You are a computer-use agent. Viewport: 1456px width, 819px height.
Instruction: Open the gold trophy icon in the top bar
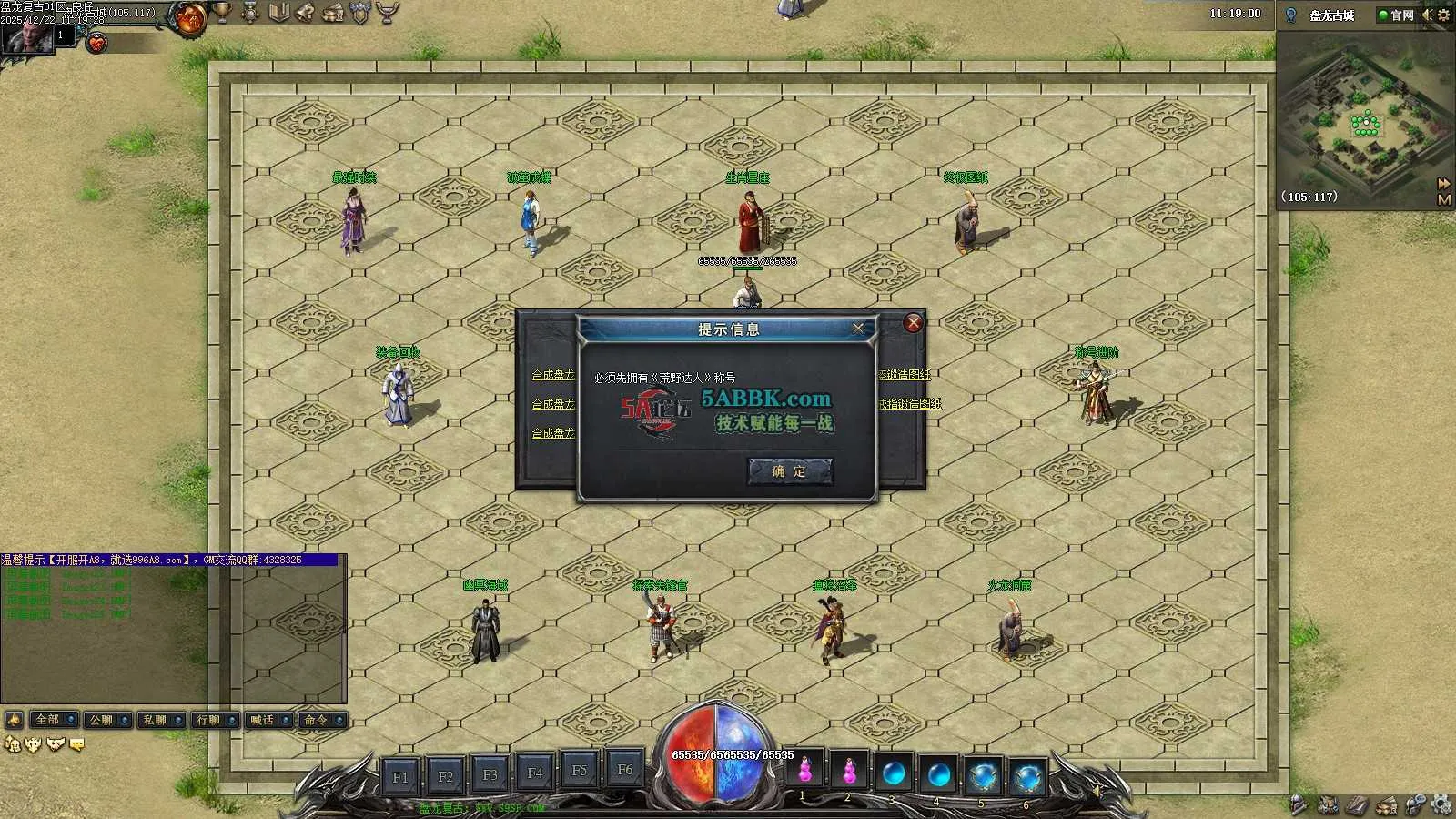(x=222, y=13)
